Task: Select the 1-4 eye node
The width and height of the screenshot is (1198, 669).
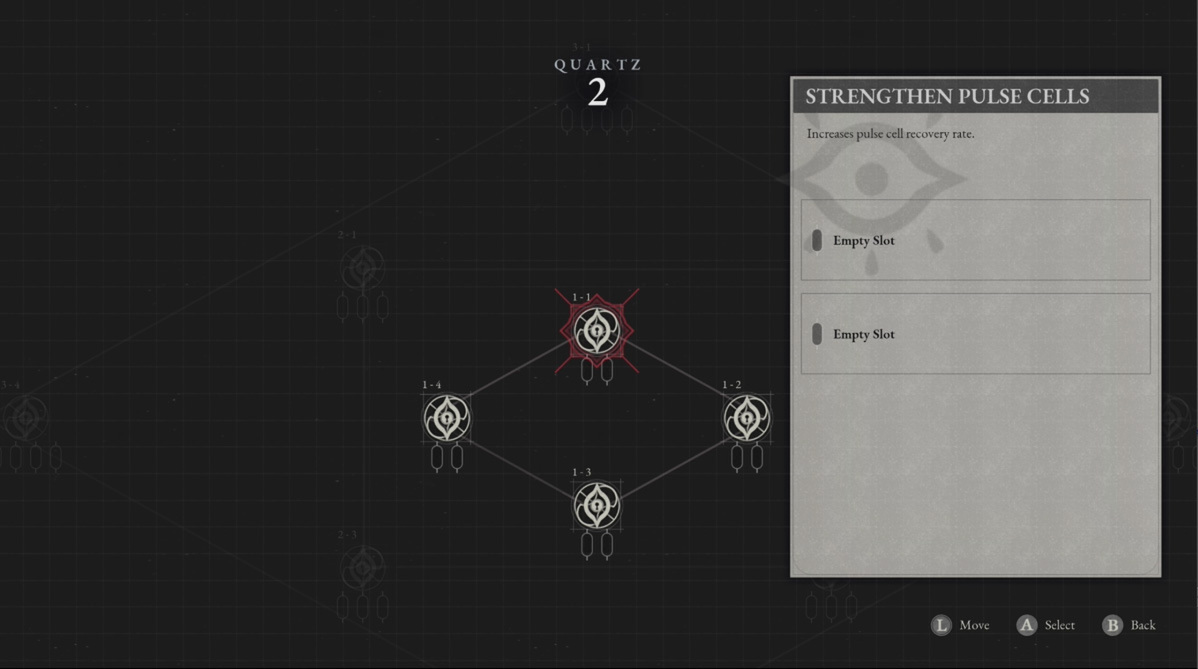Action: point(446,418)
